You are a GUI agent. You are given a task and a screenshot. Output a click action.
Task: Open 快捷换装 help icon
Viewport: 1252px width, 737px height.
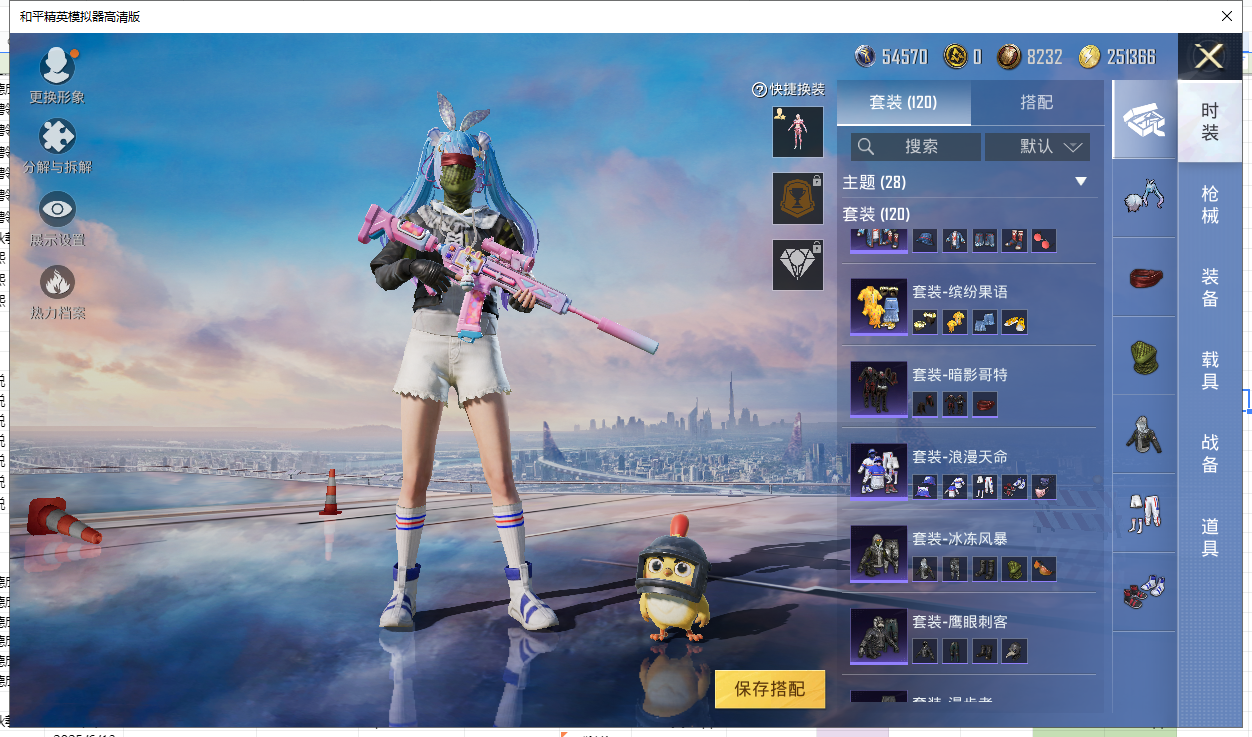tap(759, 90)
